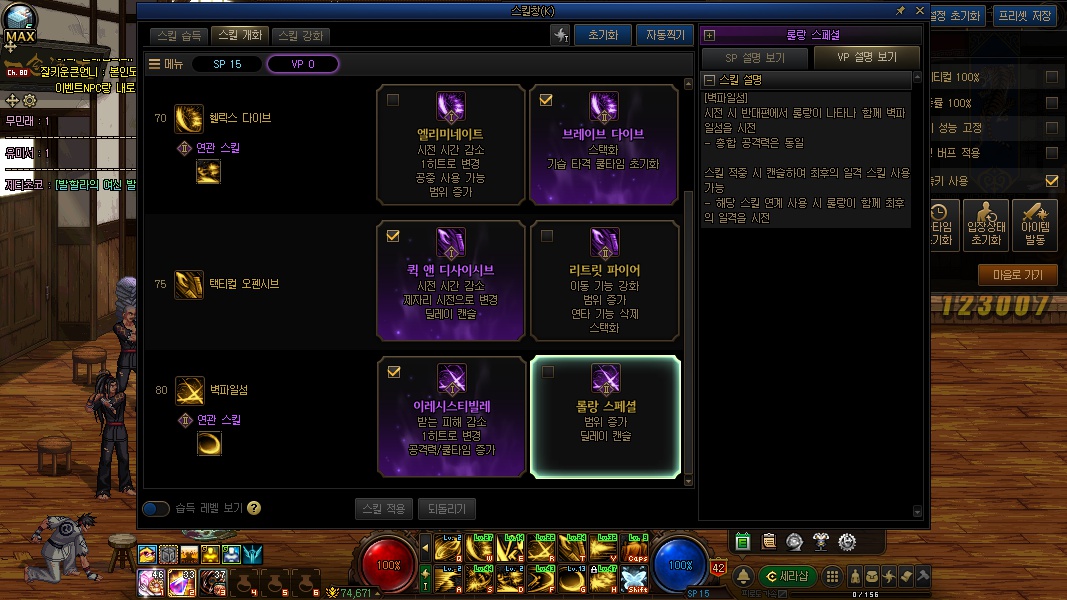1067x600 pixels.
Task: Click the 자동찍기 auto-assign button
Action: 664,35
